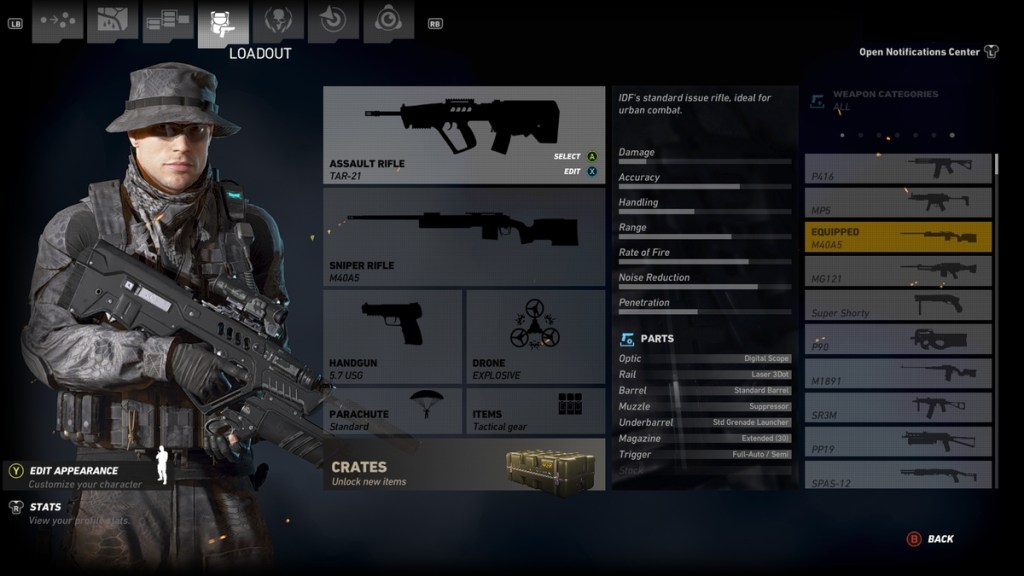Open the skull emblem tab
This screenshot has width=1024, height=576.
pyautogui.click(x=278, y=21)
